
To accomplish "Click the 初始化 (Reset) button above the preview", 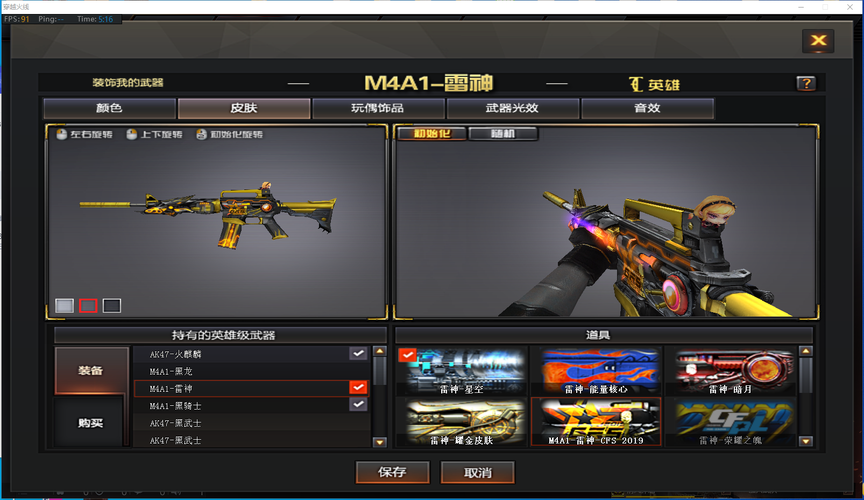I will 431,134.
